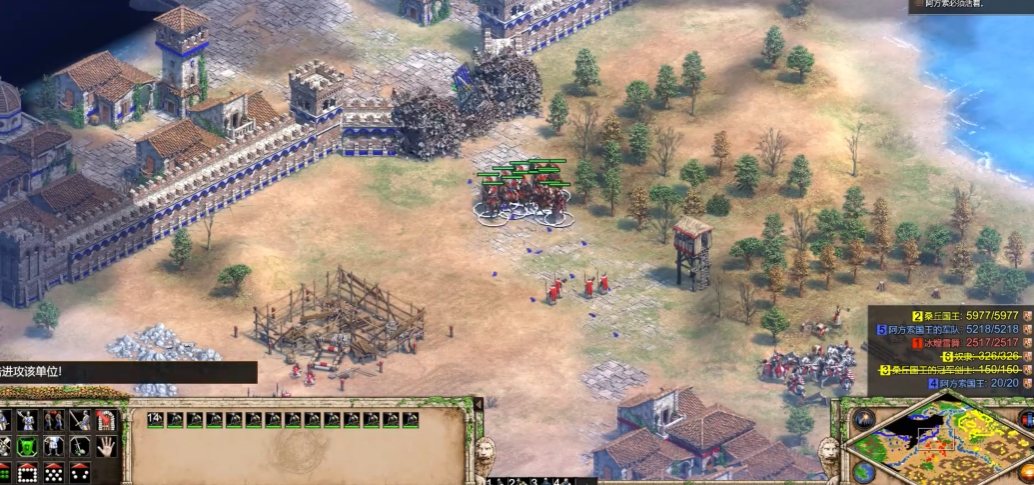
Task: Choose the garrison command with red arrow
Action: click(106, 421)
